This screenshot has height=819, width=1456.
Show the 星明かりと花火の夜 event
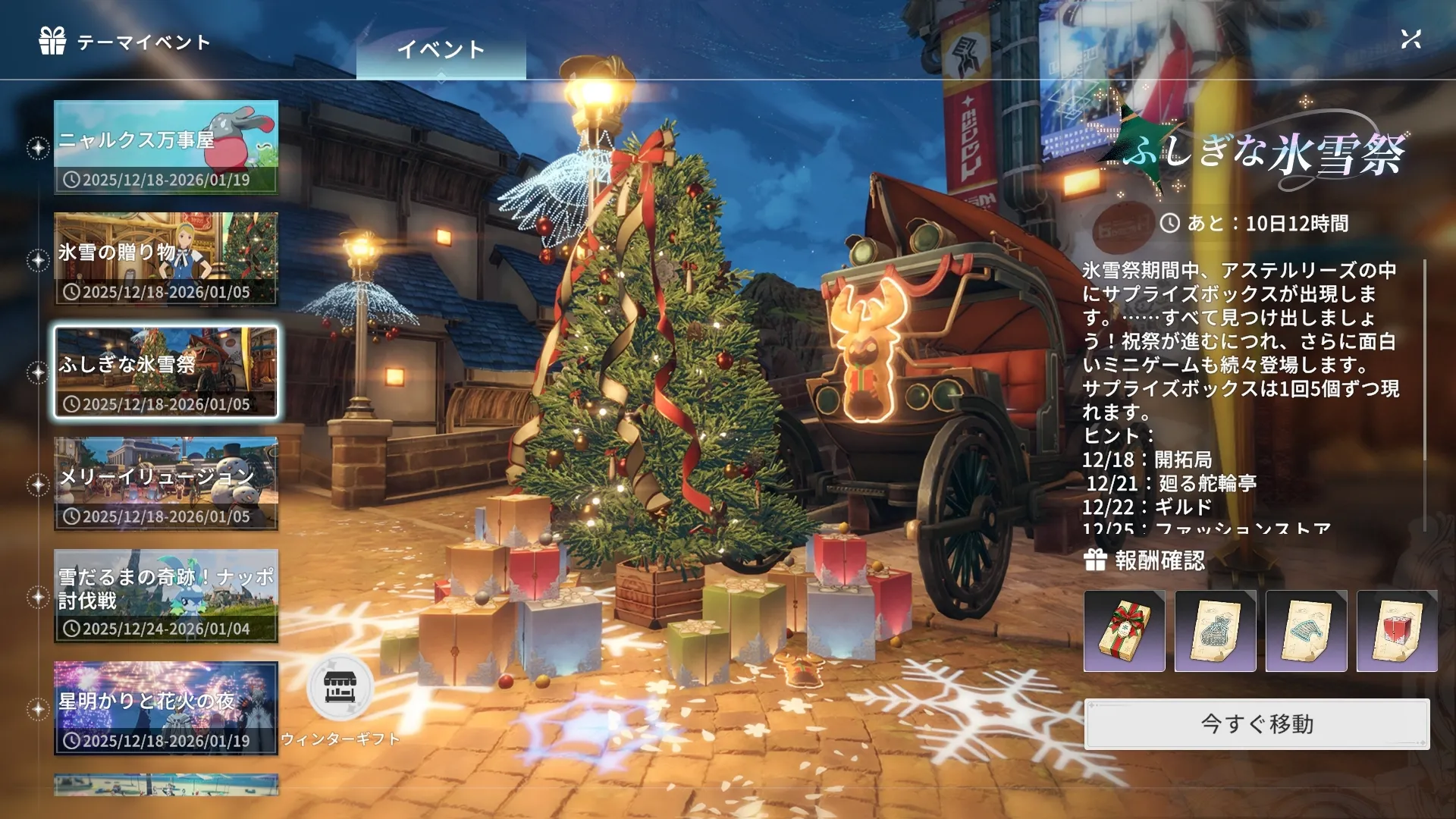pos(166,708)
